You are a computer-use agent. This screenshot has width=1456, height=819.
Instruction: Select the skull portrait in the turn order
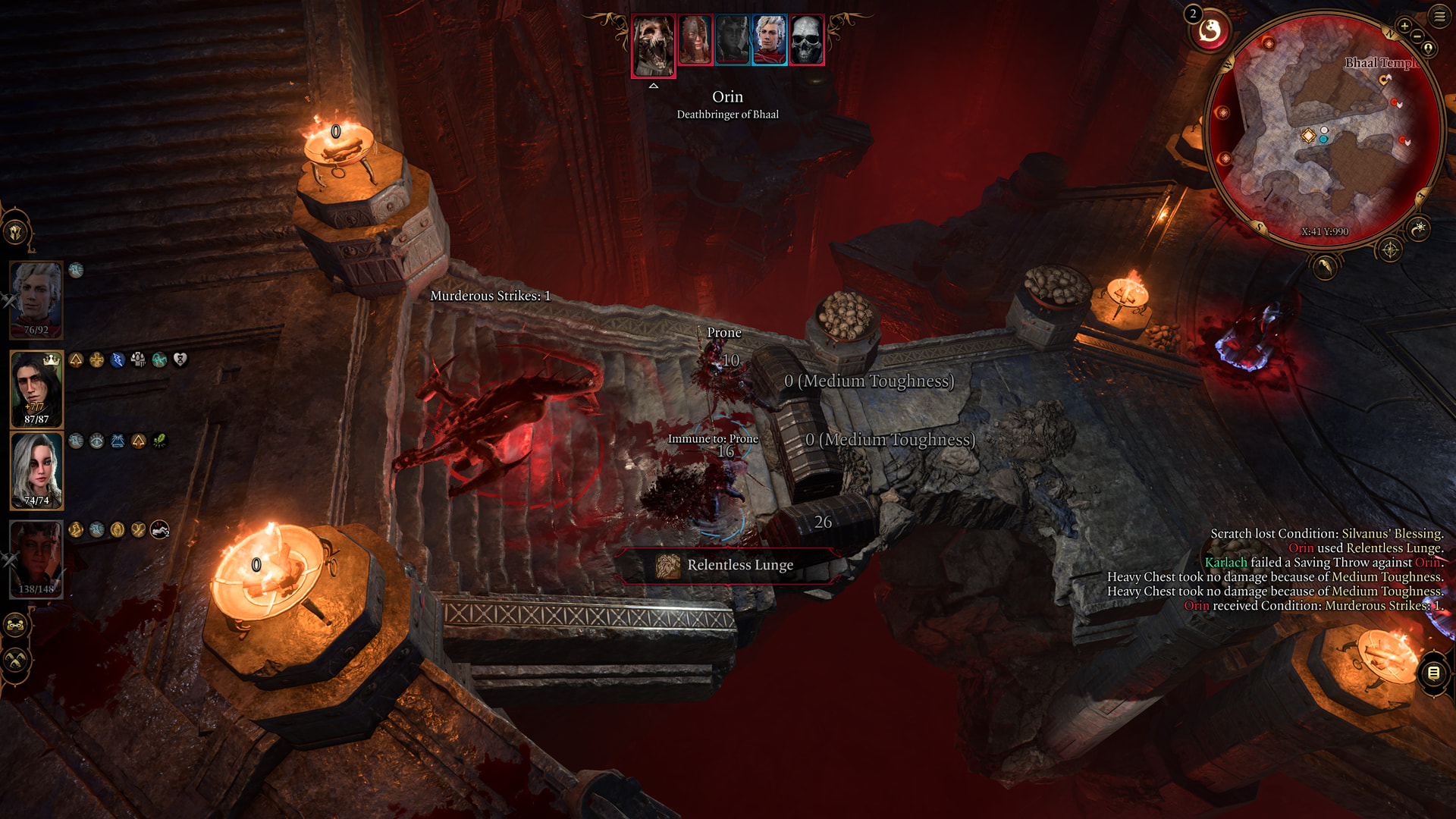[x=806, y=39]
